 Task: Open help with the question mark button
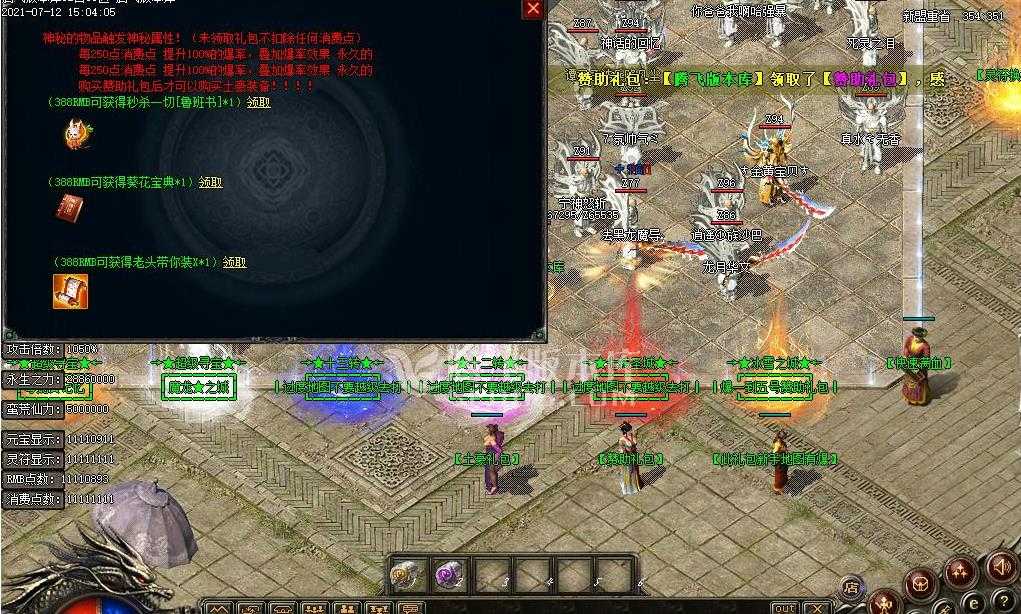pyautogui.click(x=1004, y=602)
